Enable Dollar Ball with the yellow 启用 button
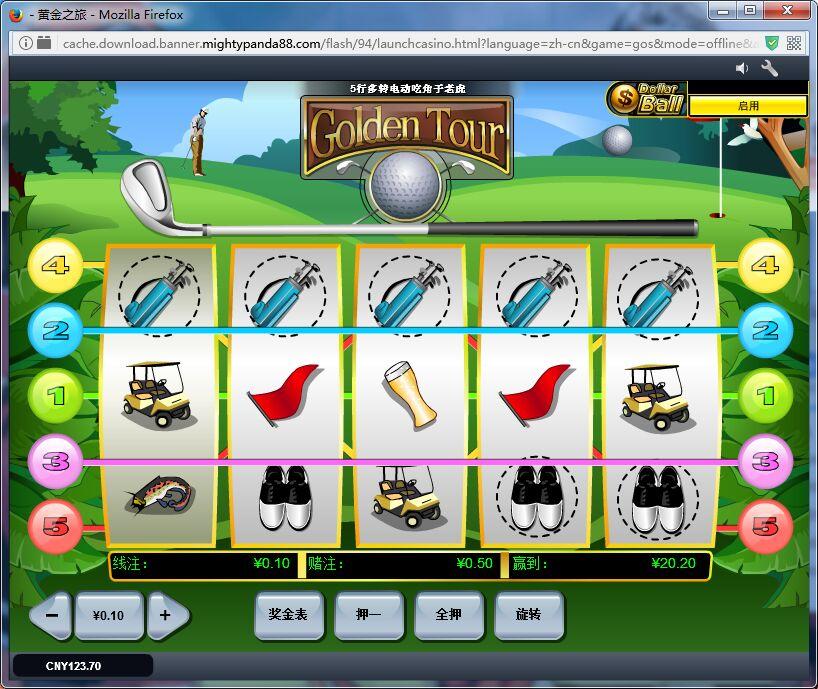This screenshot has width=818, height=689. pos(748,106)
